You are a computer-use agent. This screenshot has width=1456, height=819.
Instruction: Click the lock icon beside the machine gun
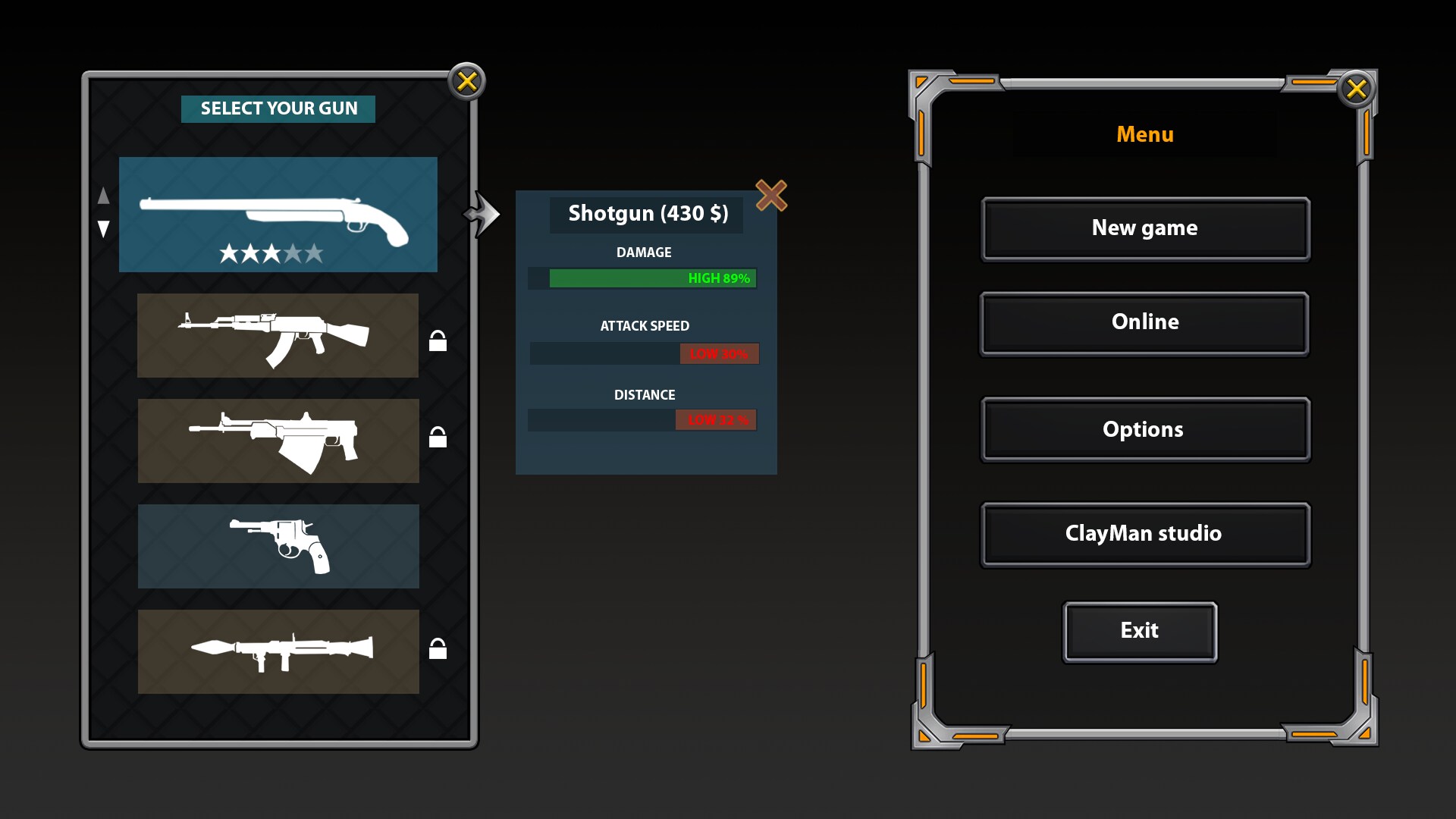coord(438,435)
